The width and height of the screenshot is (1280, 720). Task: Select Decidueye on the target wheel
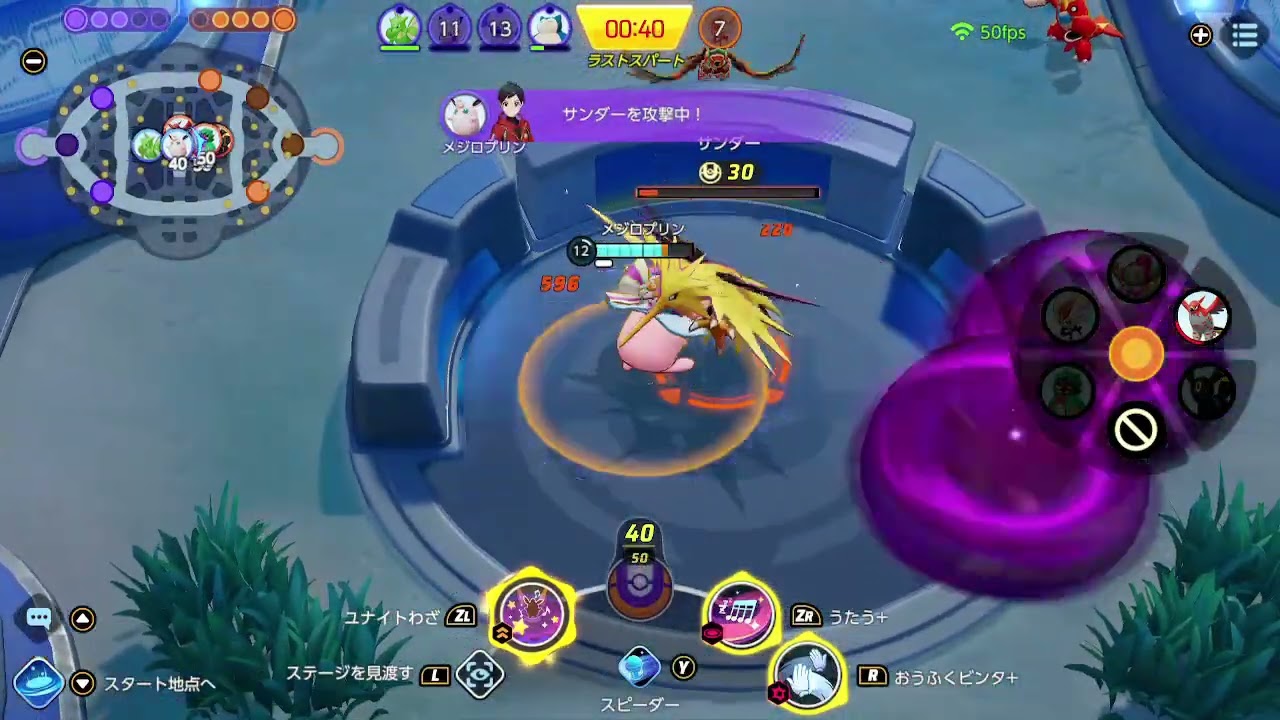[x=1065, y=387]
